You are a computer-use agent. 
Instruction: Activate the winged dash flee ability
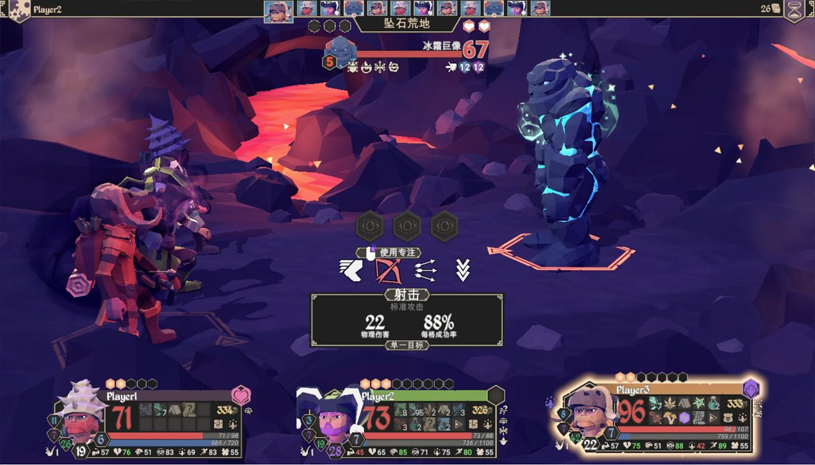click(351, 269)
